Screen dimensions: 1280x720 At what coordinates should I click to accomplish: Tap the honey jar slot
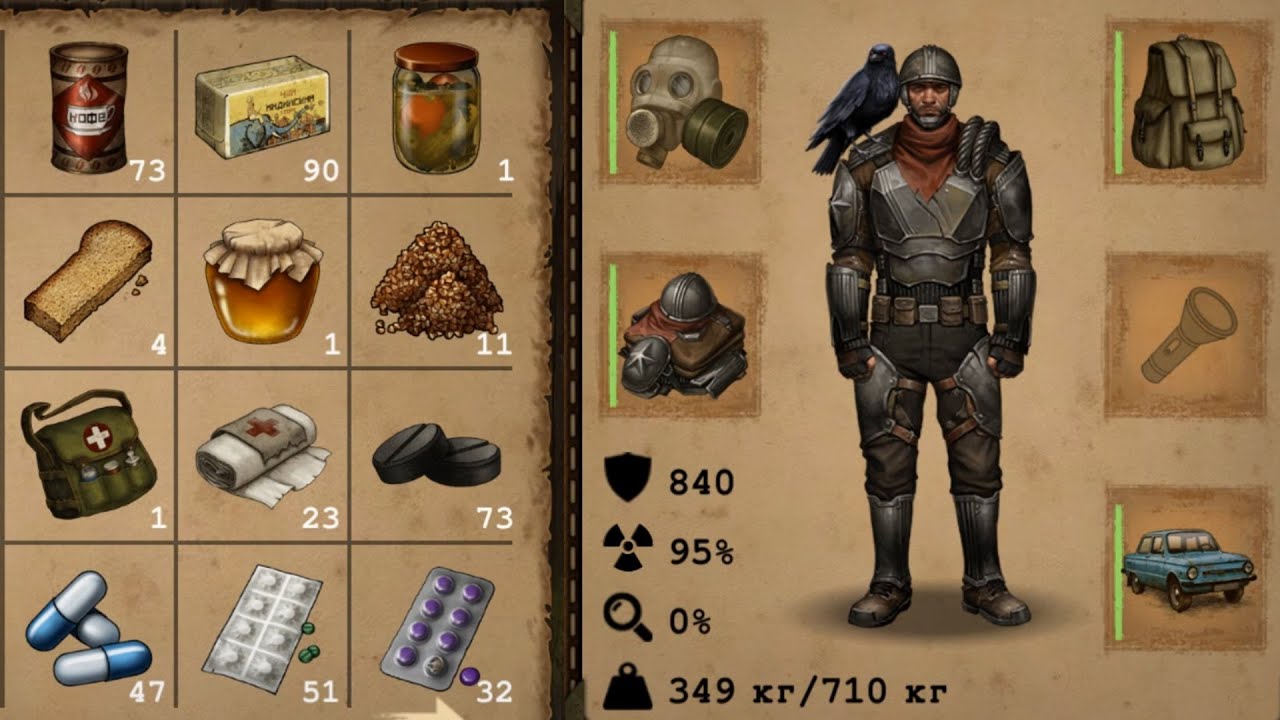262,282
